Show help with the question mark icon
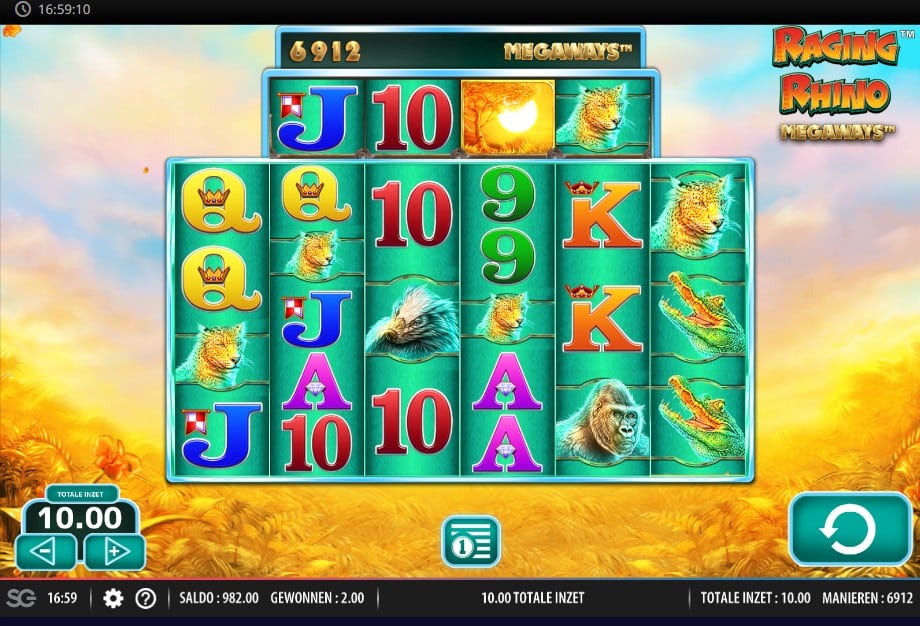The width and height of the screenshot is (920, 626). [146, 598]
